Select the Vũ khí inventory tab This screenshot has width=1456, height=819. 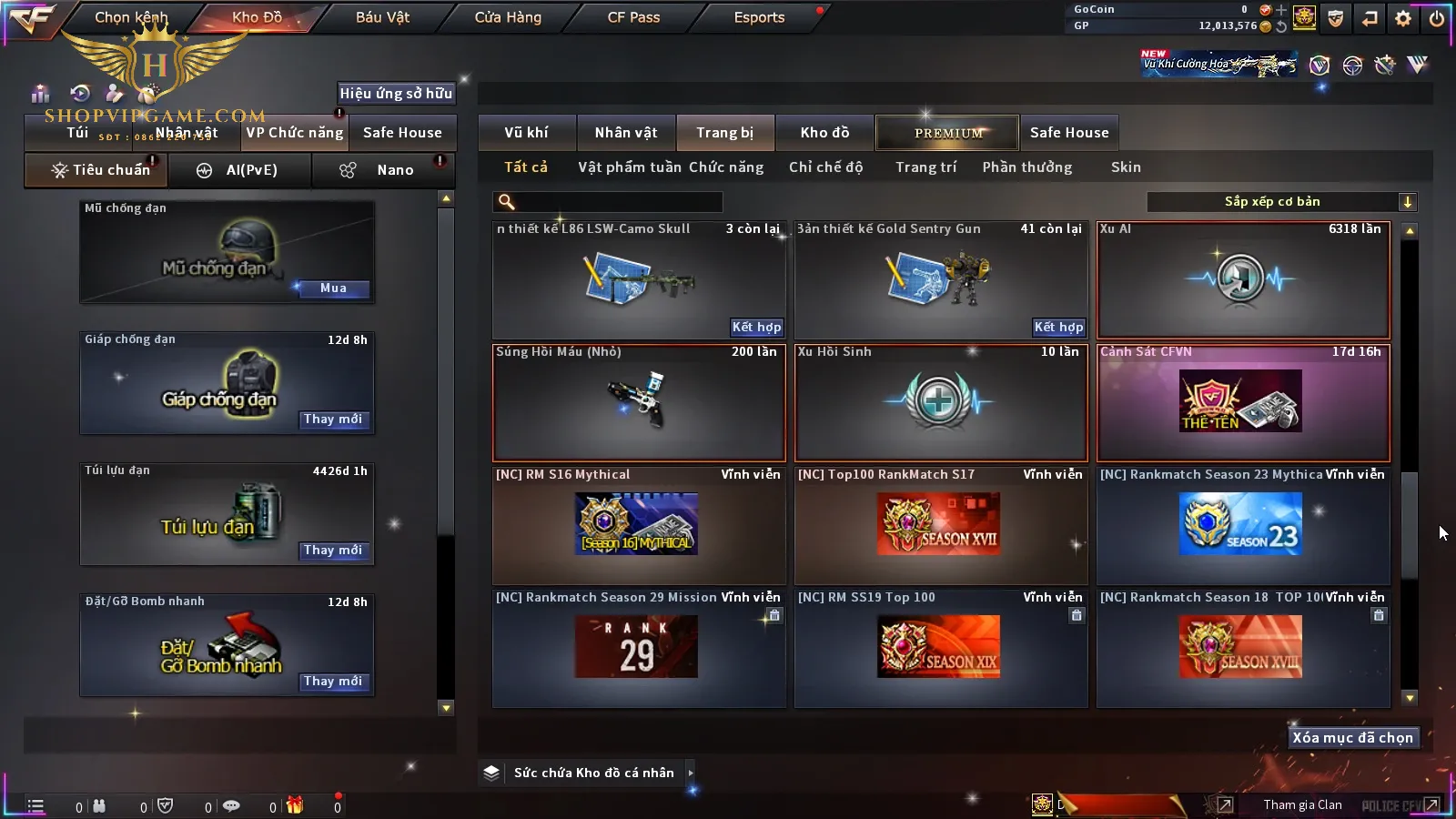[x=526, y=133]
